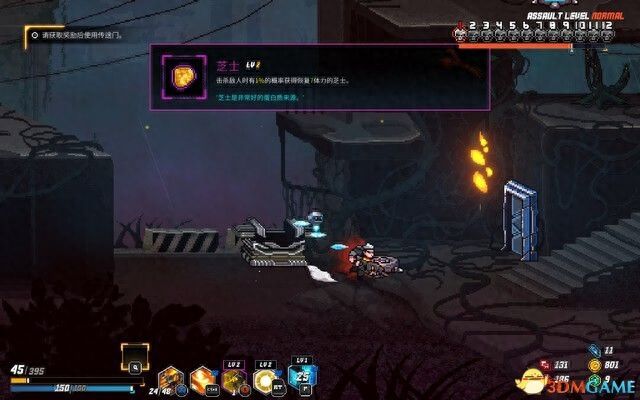Click the cheese item icon in the tooltip
The width and height of the screenshot is (640, 400).
[184, 78]
